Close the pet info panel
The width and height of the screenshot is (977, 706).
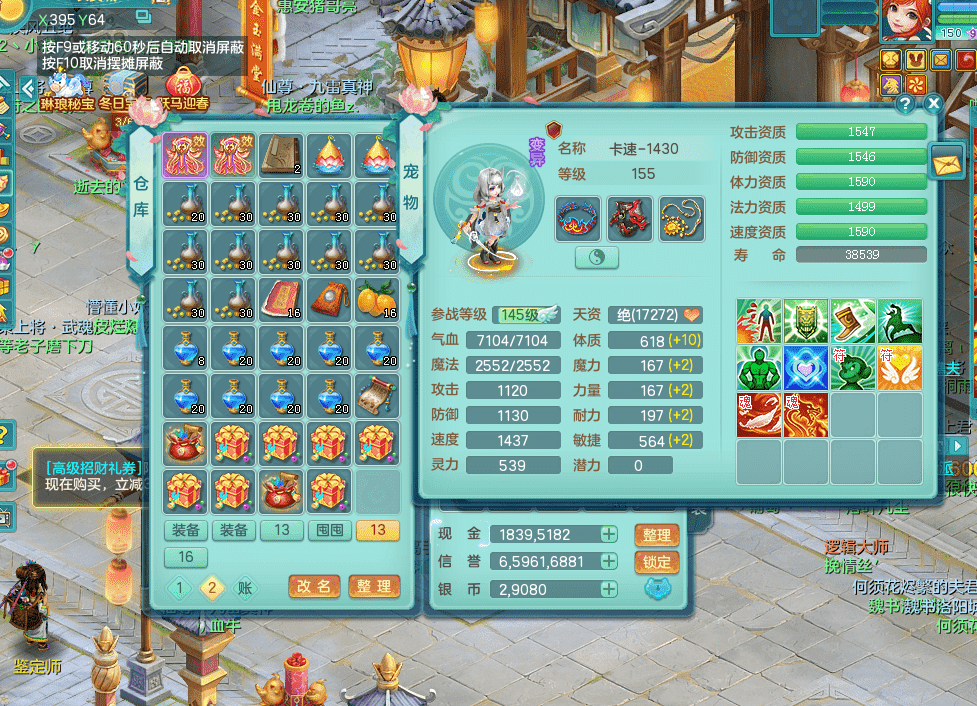933,103
